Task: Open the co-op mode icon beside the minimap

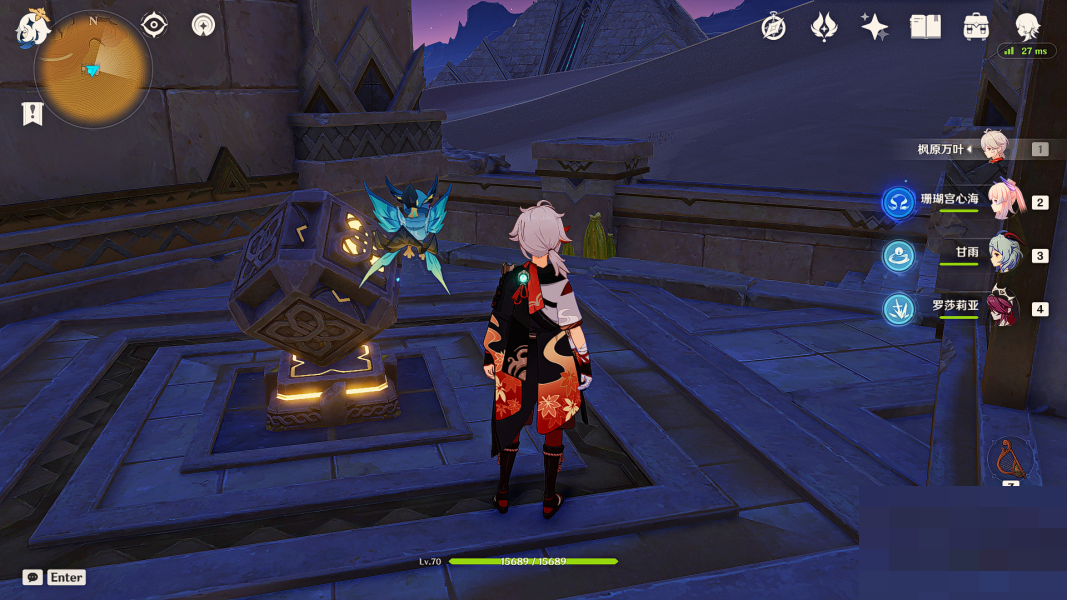Action: tap(204, 25)
